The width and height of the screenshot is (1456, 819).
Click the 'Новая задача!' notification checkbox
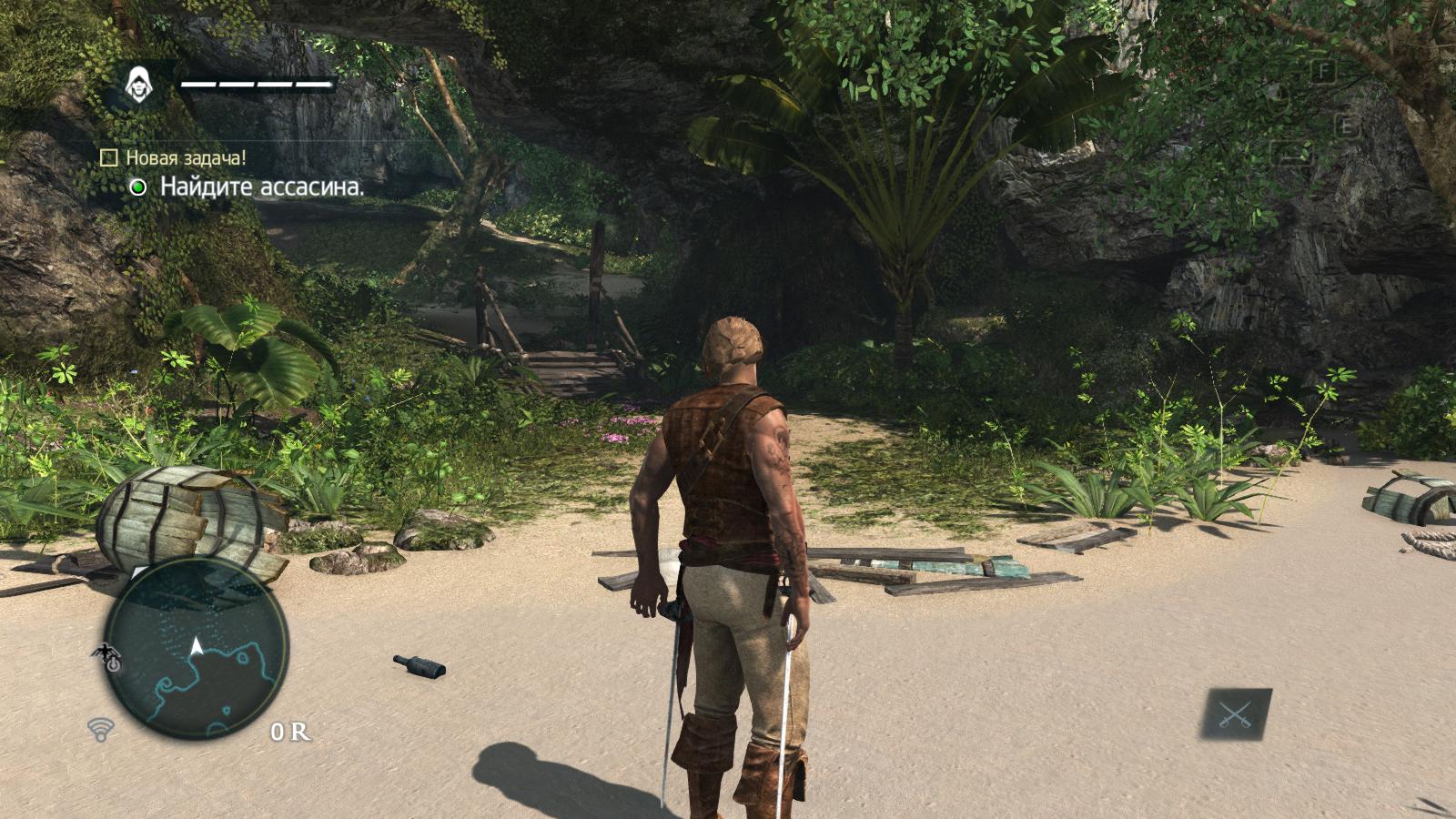point(109,158)
